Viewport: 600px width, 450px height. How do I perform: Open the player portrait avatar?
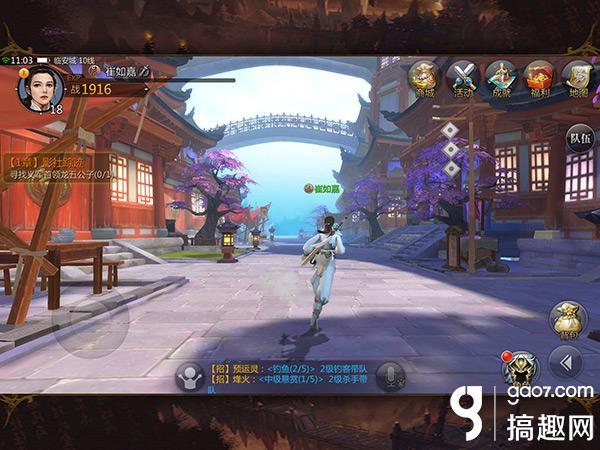pos(40,87)
